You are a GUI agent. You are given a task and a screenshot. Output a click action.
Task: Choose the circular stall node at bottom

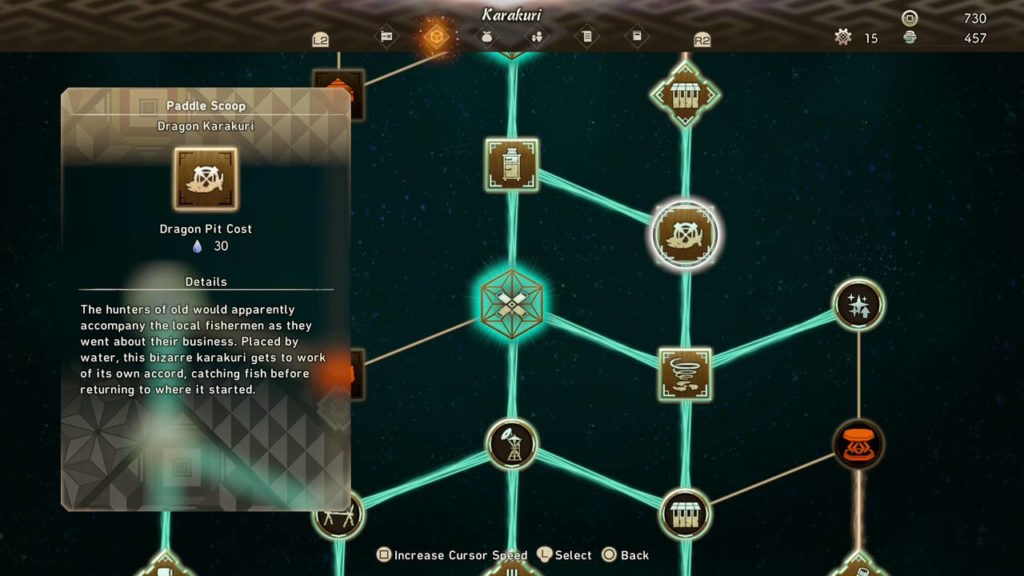685,514
